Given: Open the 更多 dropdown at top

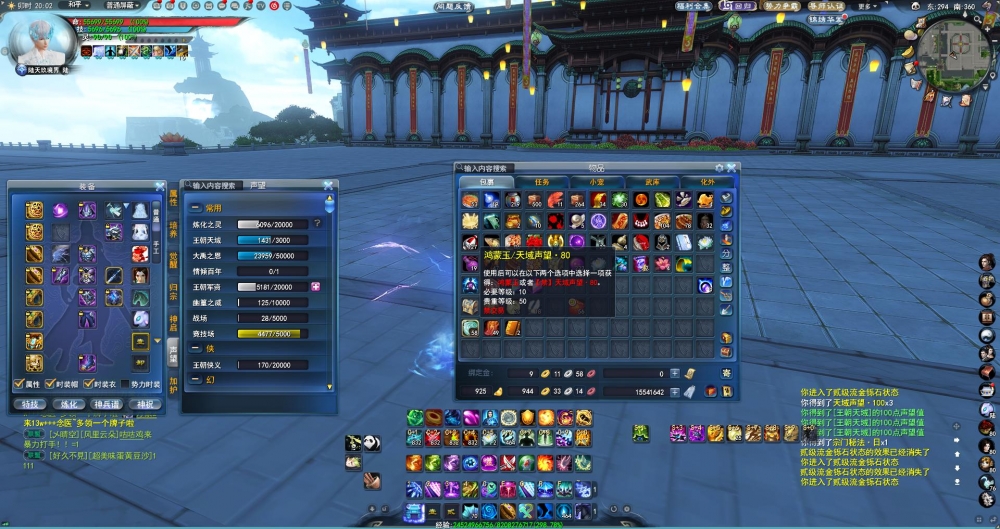Looking at the screenshot, I should tap(867, 5).
